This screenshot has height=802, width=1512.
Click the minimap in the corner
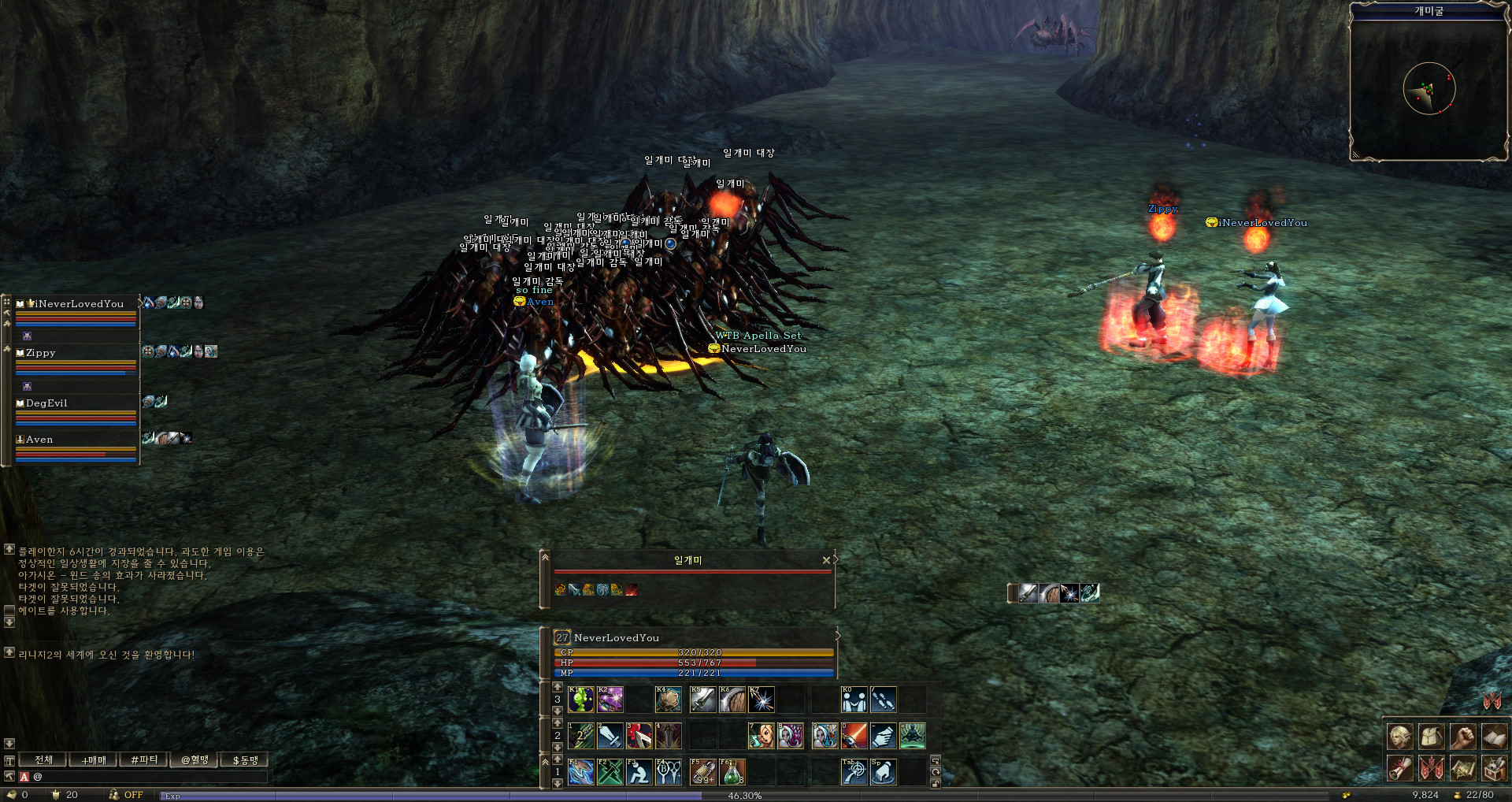(1429, 88)
